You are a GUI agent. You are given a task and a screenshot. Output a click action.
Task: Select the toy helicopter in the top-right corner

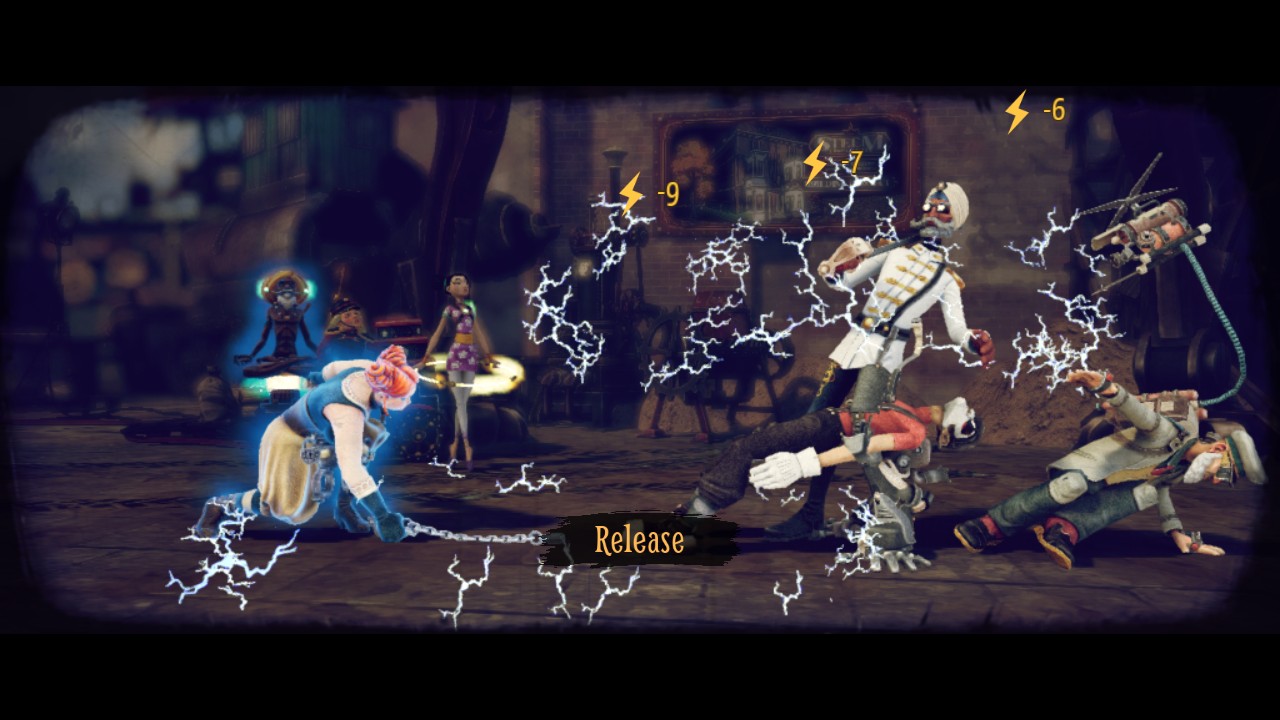(x=1145, y=230)
